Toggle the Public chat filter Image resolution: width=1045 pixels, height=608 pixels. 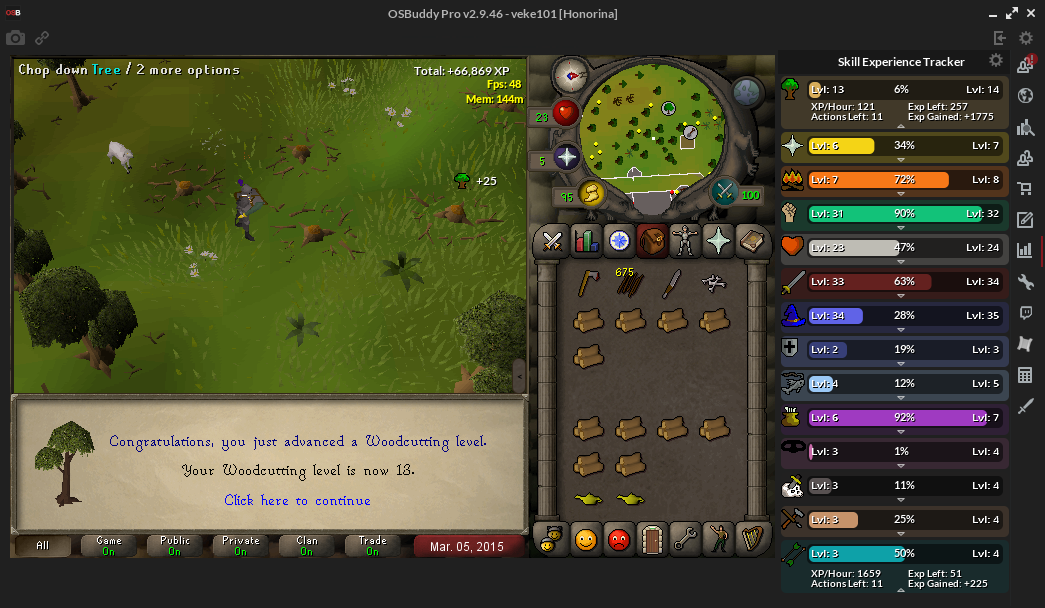[x=174, y=546]
